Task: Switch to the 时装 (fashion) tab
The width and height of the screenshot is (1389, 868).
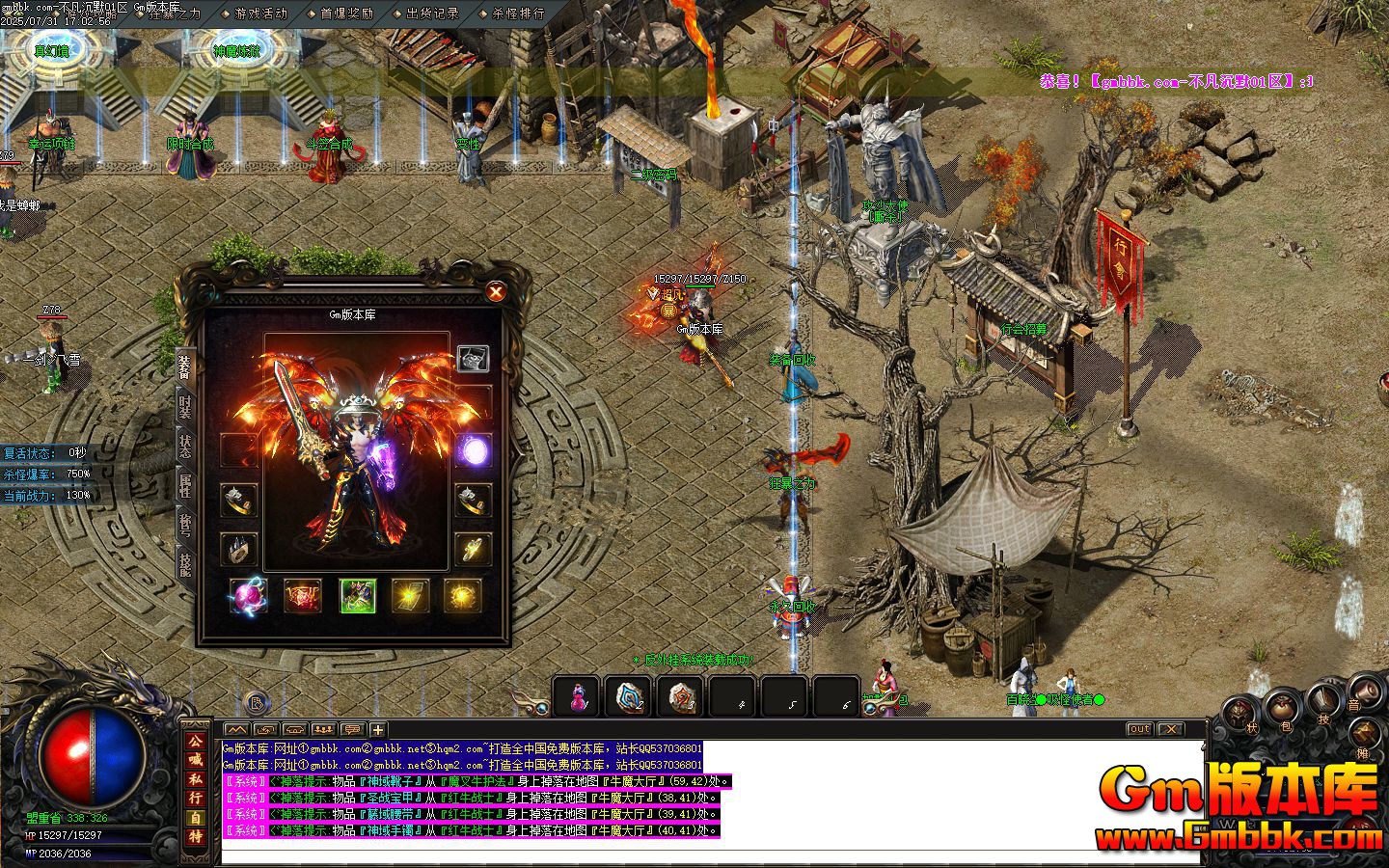Action: 184,406
